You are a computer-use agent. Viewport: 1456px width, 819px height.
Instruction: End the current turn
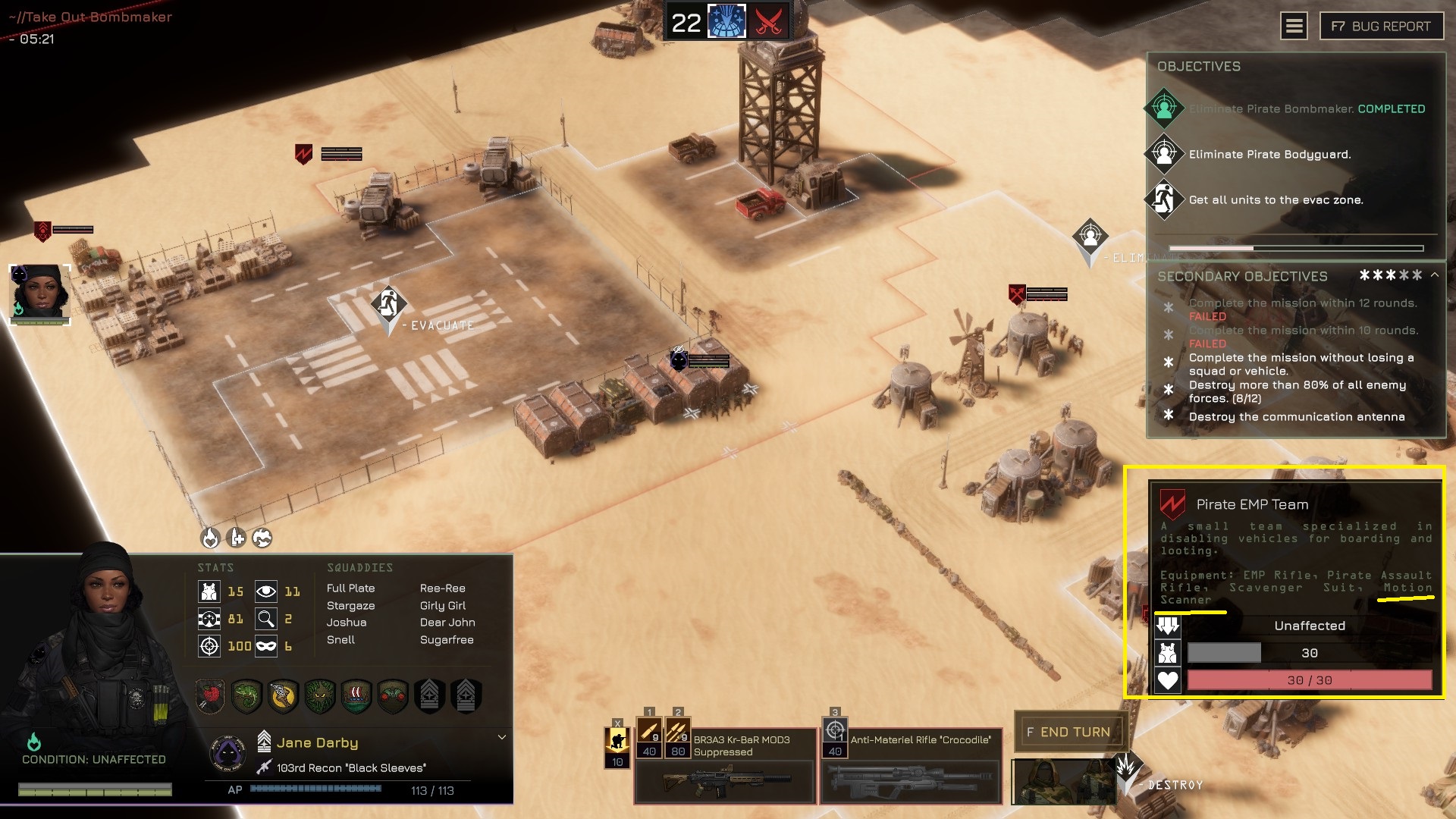coord(1068,732)
